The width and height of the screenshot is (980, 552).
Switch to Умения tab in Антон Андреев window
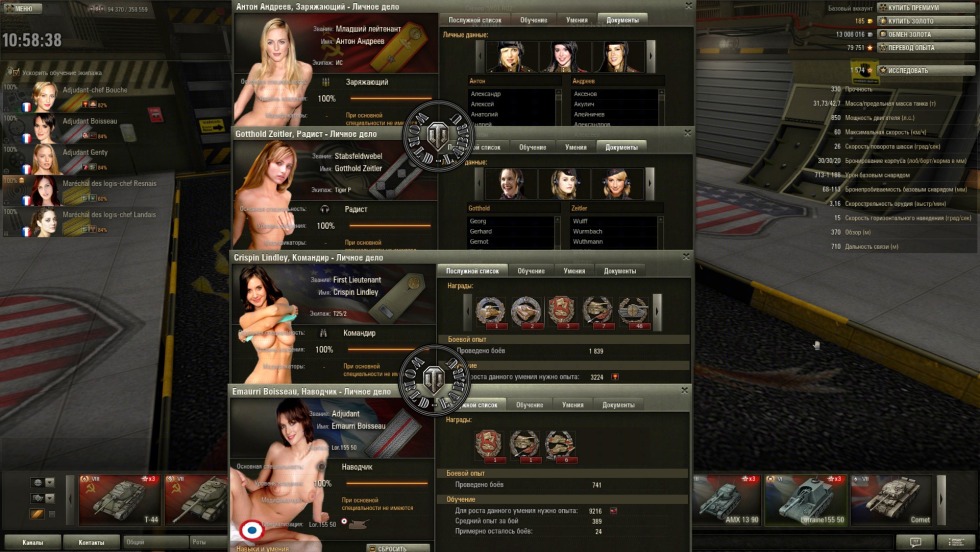575,19
